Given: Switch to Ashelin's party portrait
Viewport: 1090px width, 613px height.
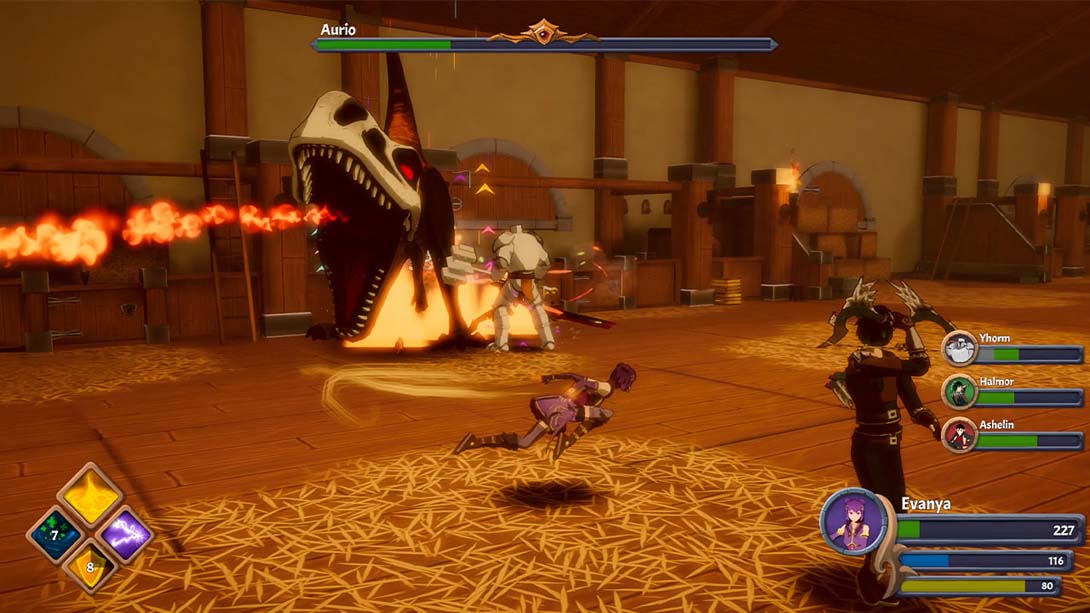Looking at the screenshot, I should [x=959, y=435].
